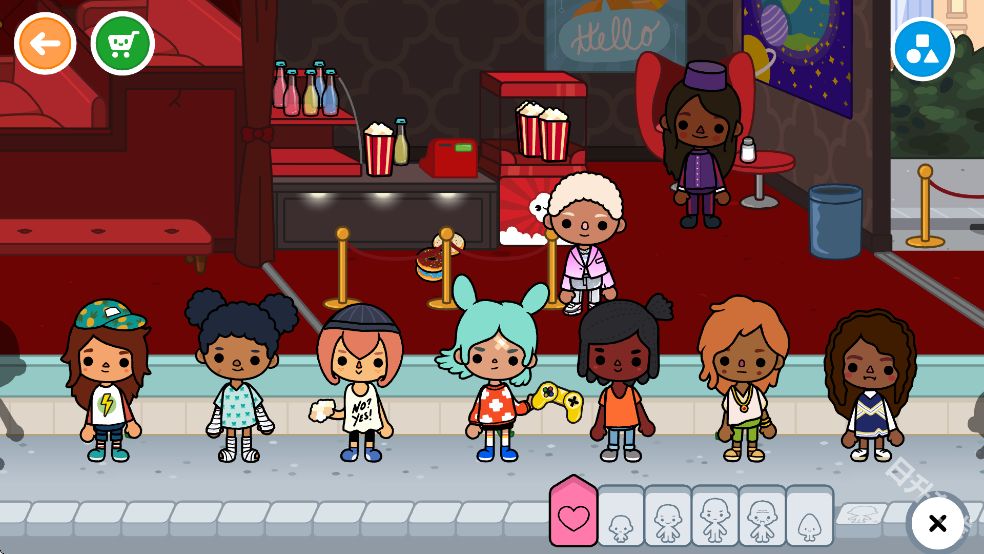Close the character drawer with the X button

937,523
